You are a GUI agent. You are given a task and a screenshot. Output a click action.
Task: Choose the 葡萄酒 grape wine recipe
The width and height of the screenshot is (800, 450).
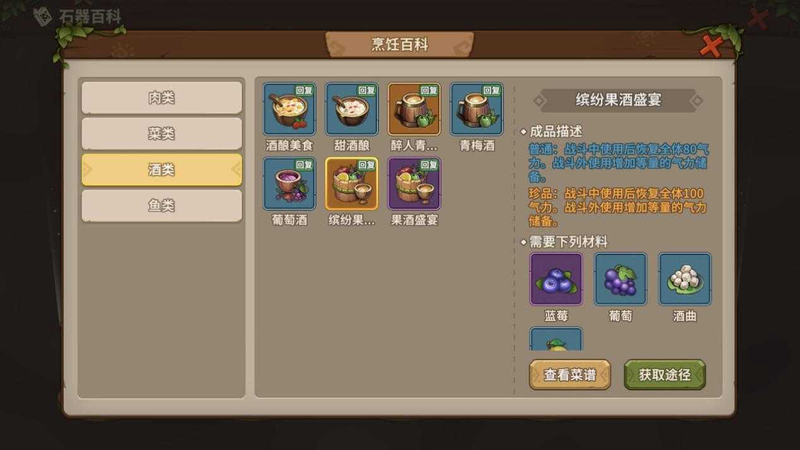290,183
